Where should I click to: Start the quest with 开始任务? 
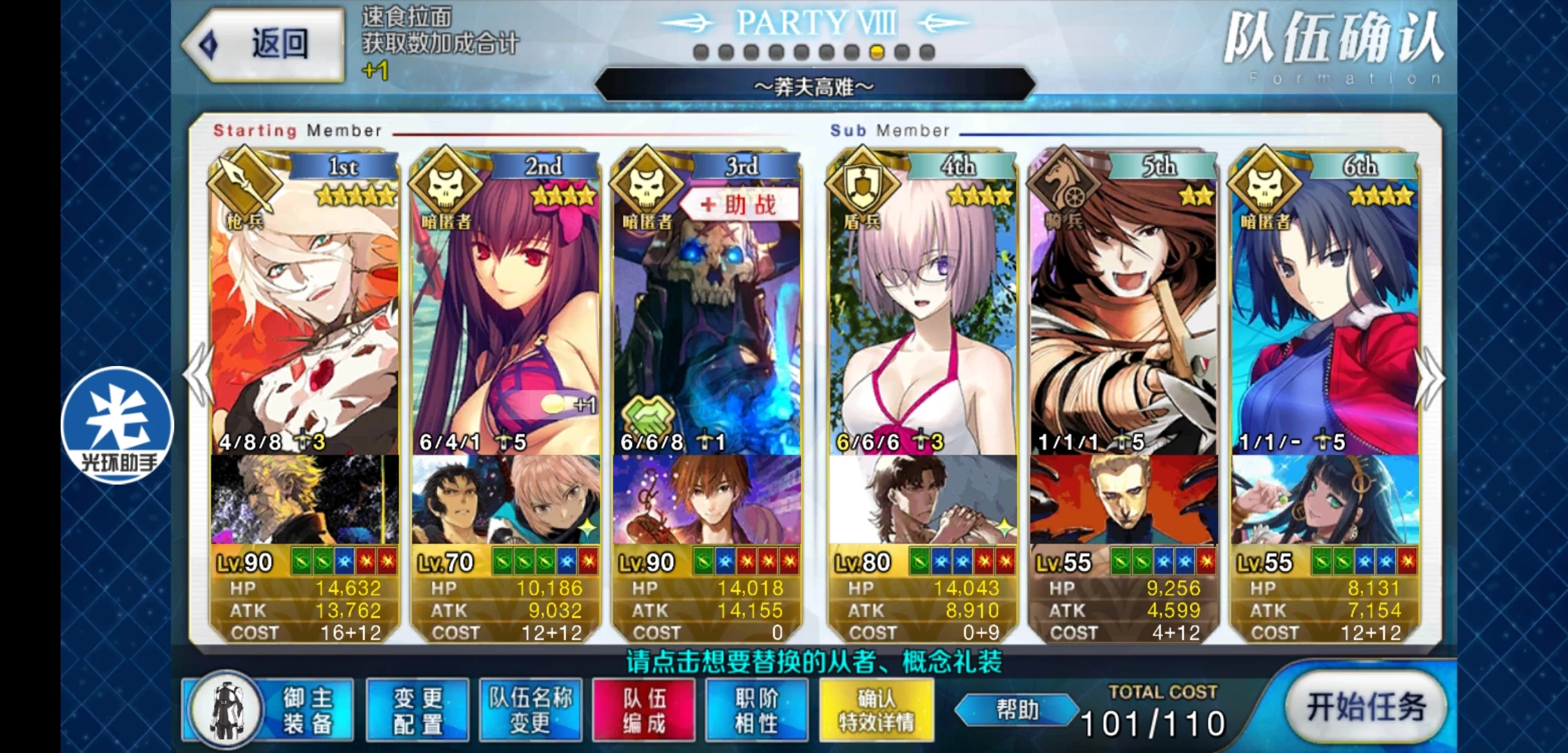1365,708
